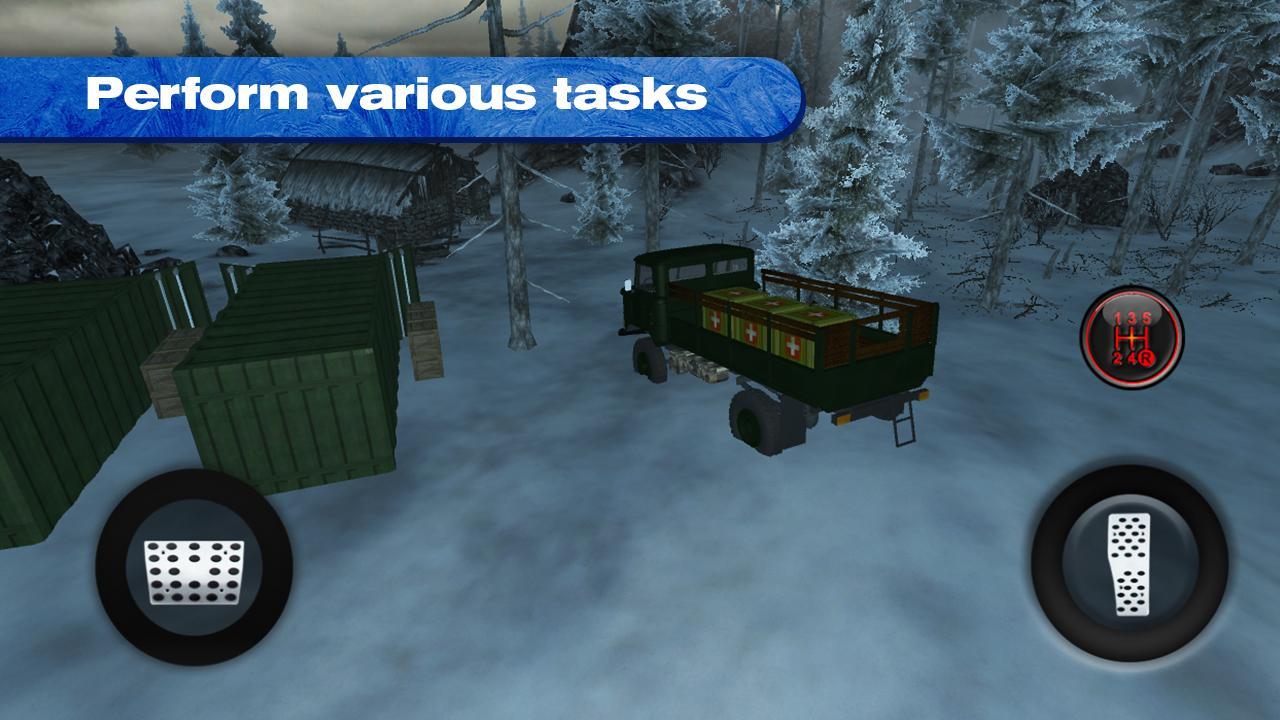Select 5th gear on the shift pattern

pyautogui.click(x=1145, y=316)
